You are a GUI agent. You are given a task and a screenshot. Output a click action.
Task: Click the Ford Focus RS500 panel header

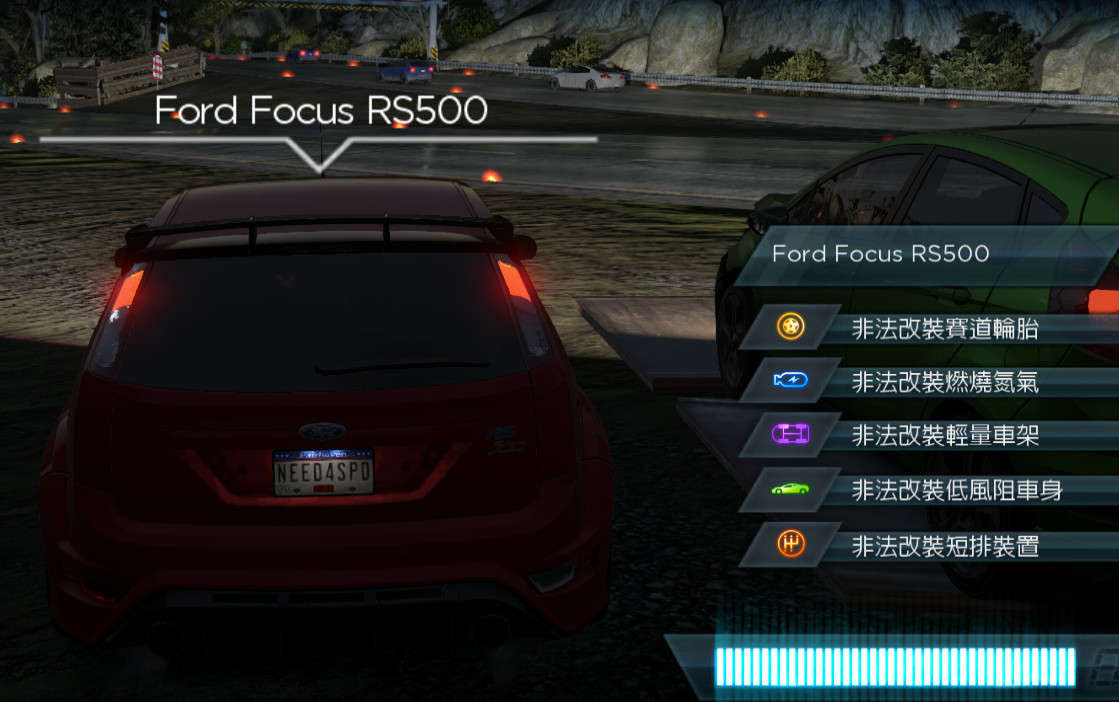pyautogui.click(x=881, y=254)
